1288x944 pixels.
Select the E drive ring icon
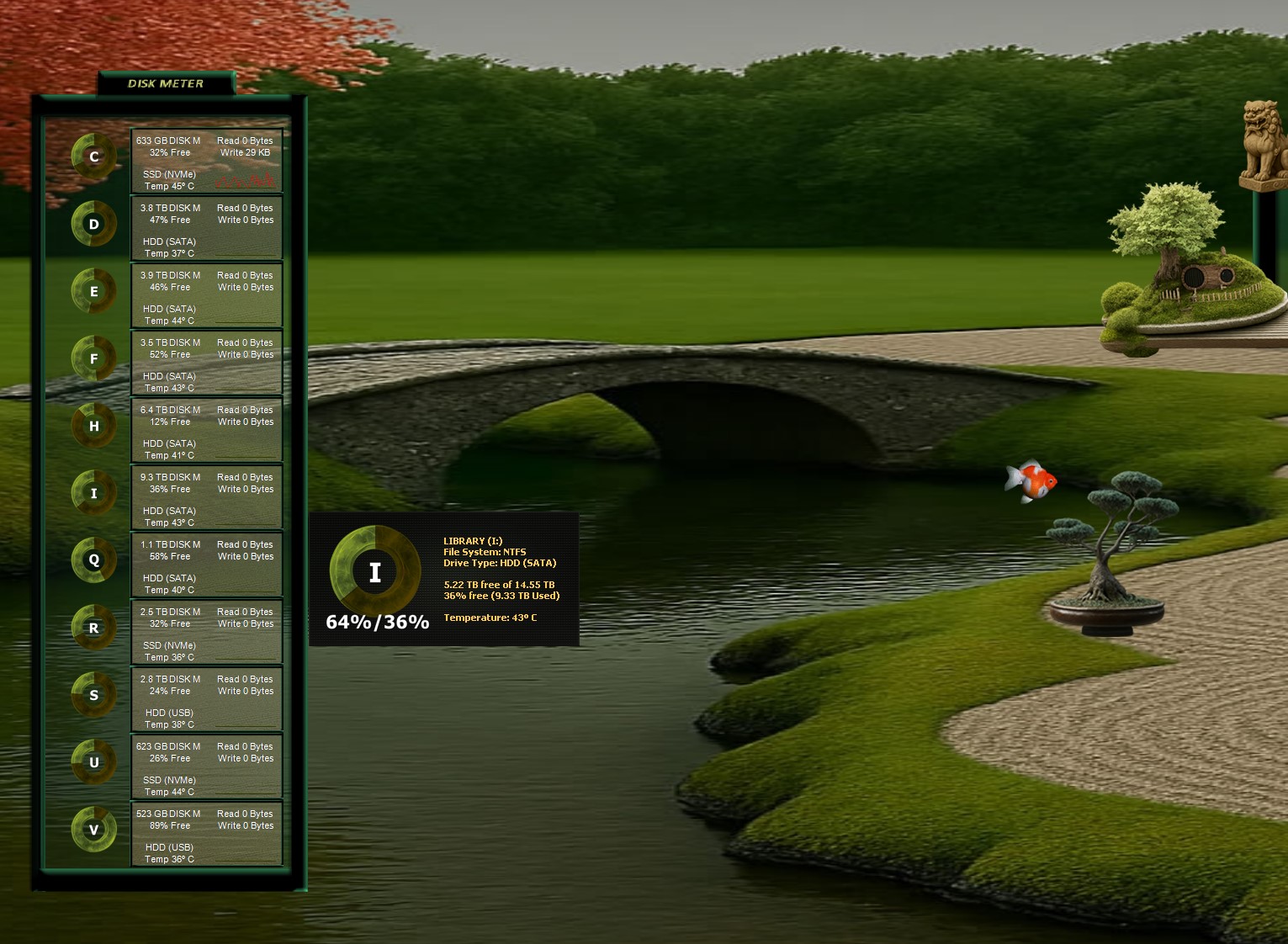(x=93, y=291)
